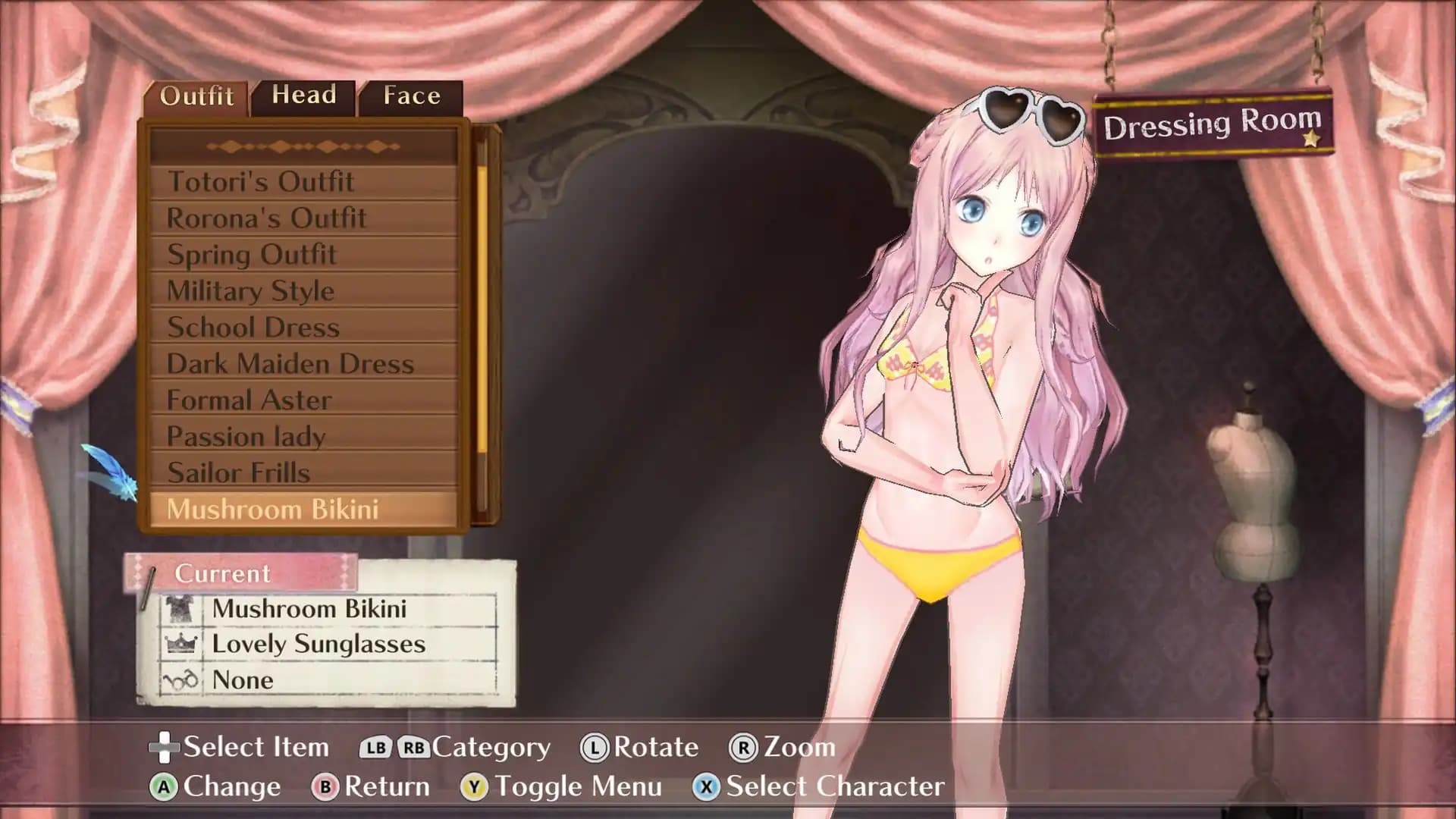Screen dimensions: 1456x819
Task: Select the crown icon beside Lovely Sunglasses
Action: 180,645
